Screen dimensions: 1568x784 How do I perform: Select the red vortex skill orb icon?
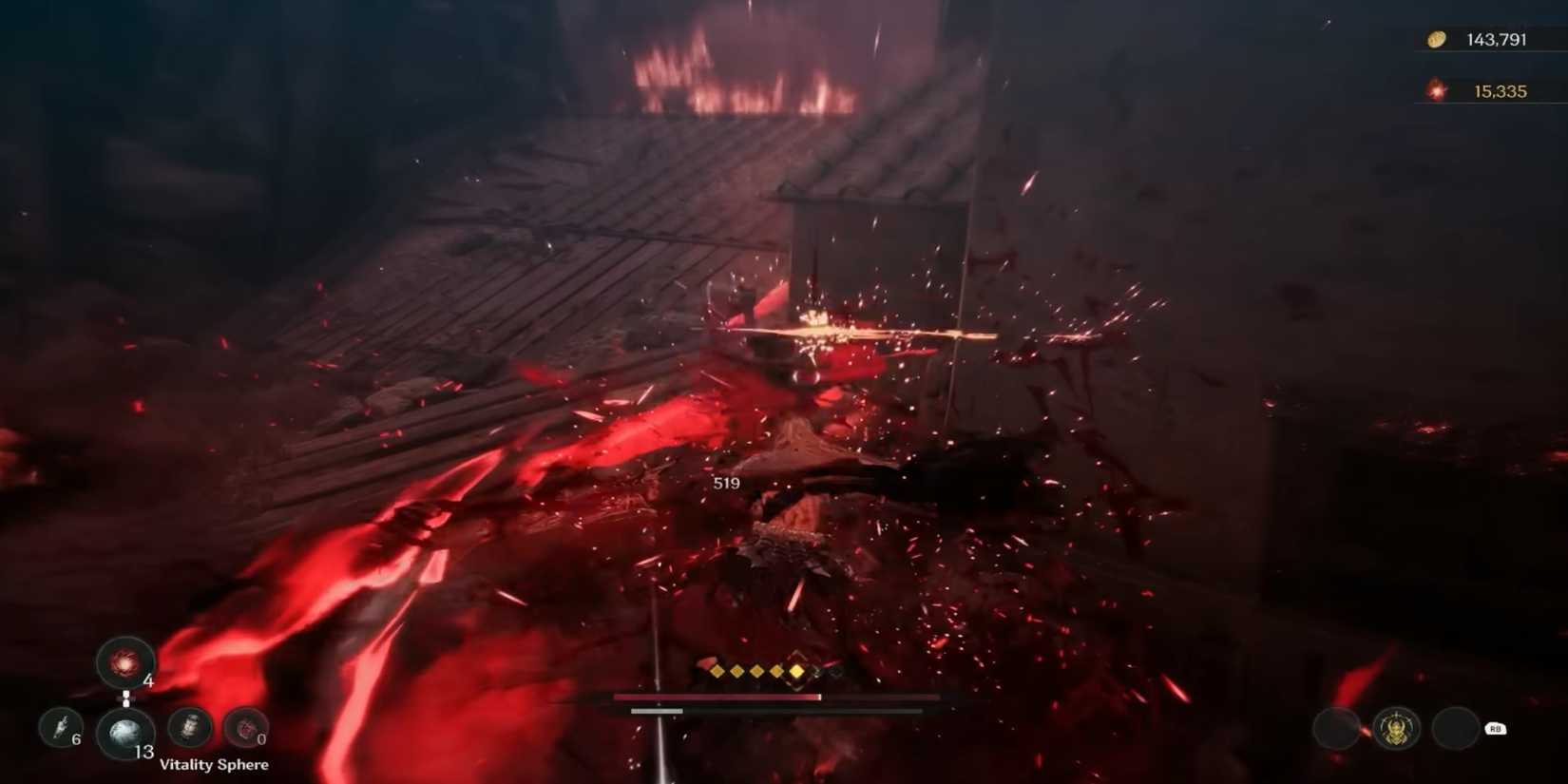pyautogui.click(x=124, y=663)
